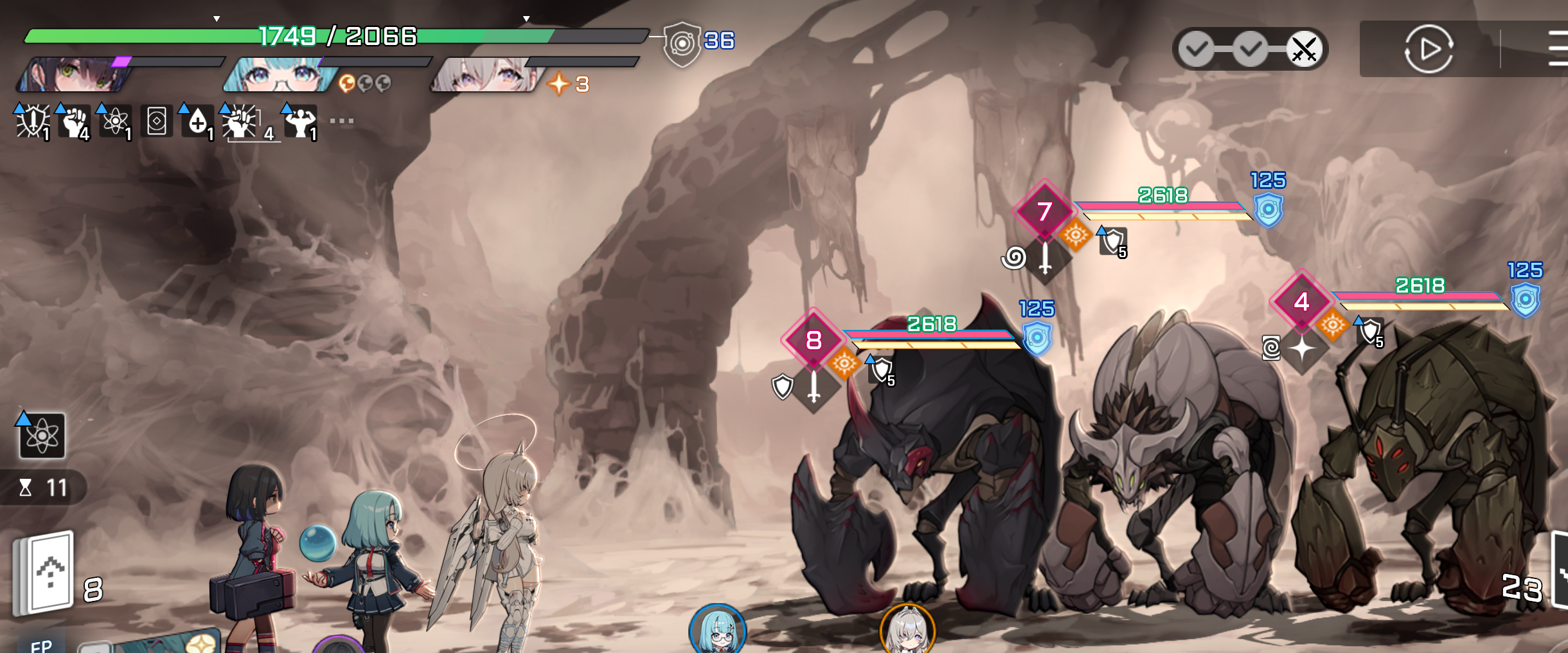This screenshot has height=653, width=1568.
Task: Inspect the water drop plus buff icon
Action: [197, 121]
